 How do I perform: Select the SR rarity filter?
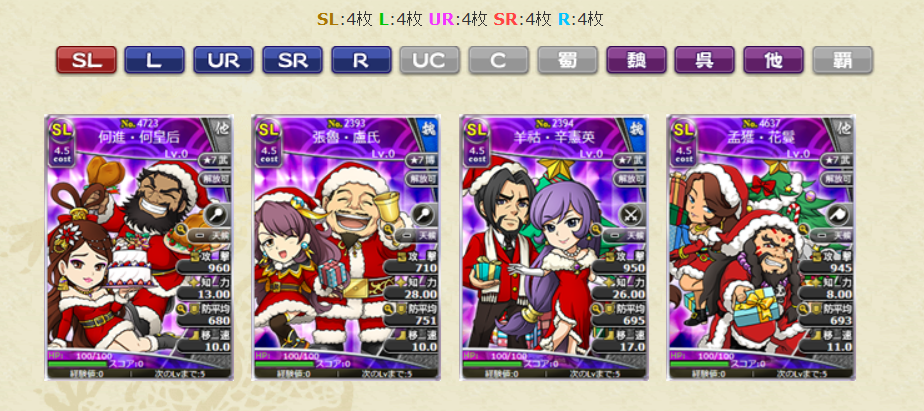pyautogui.click(x=292, y=60)
